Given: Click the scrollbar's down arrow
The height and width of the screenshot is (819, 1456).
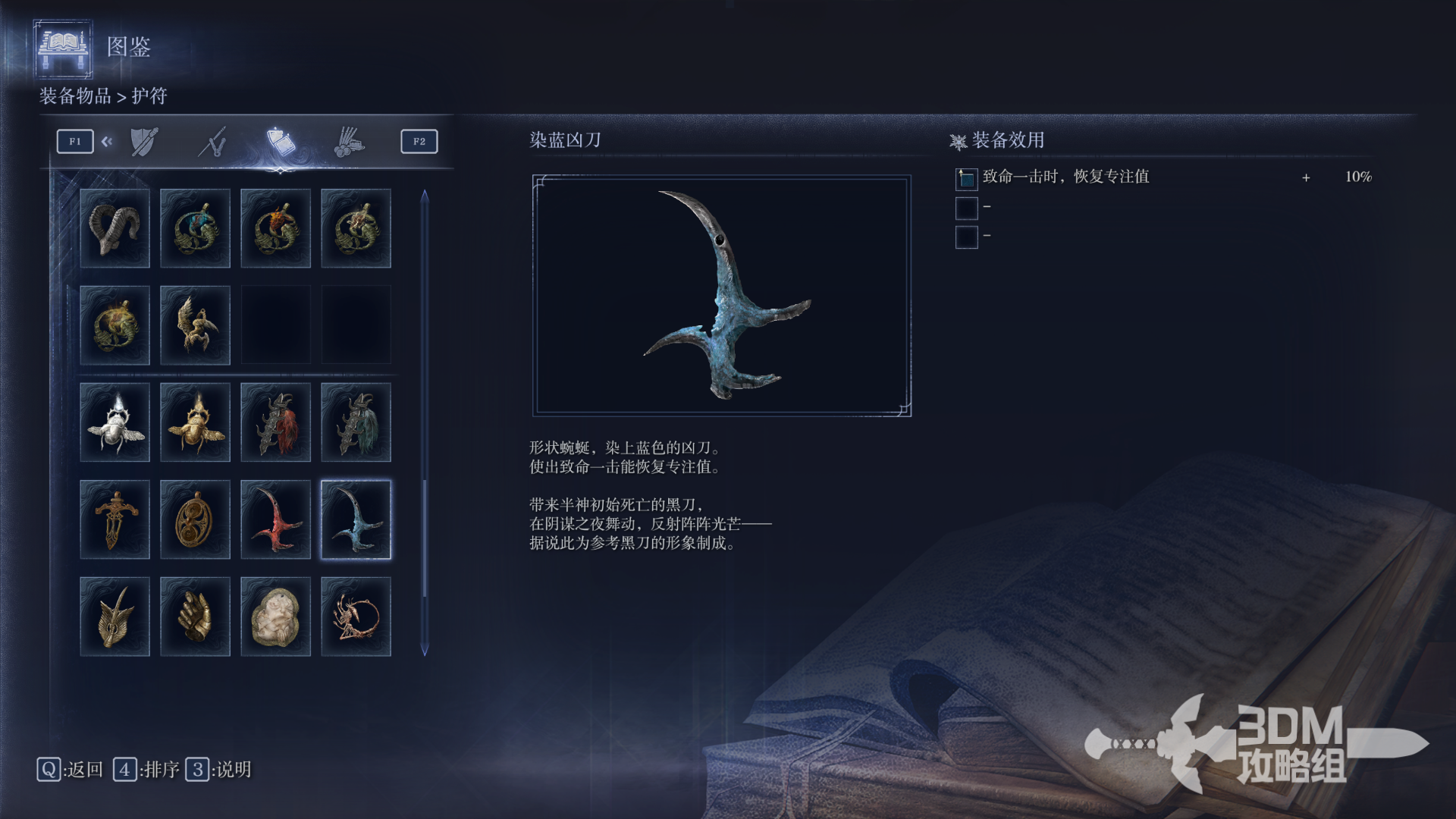Looking at the screenshot, I should 425,650.
